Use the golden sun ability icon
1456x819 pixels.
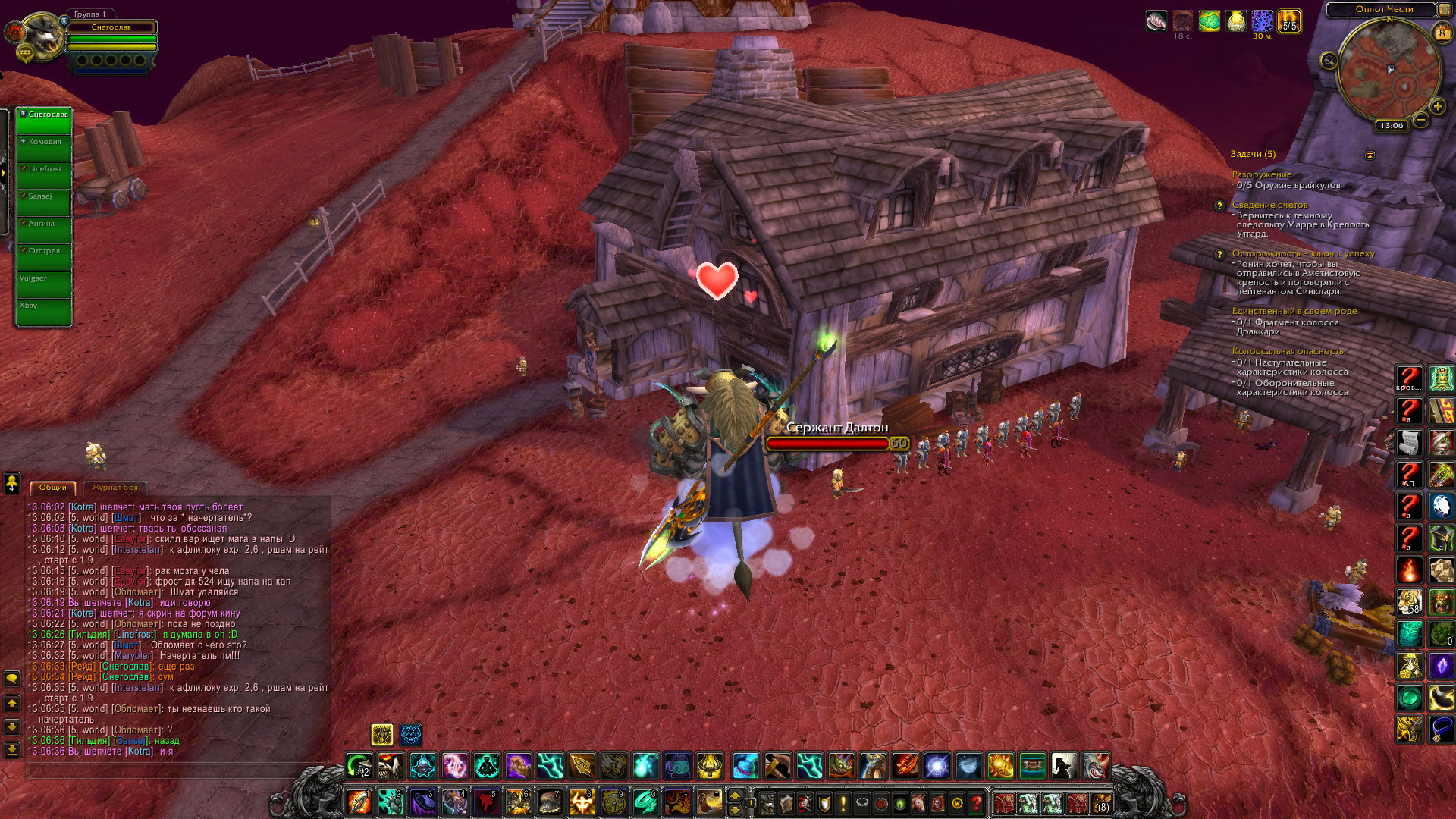pyautogui.click(x=1000, y=766)
